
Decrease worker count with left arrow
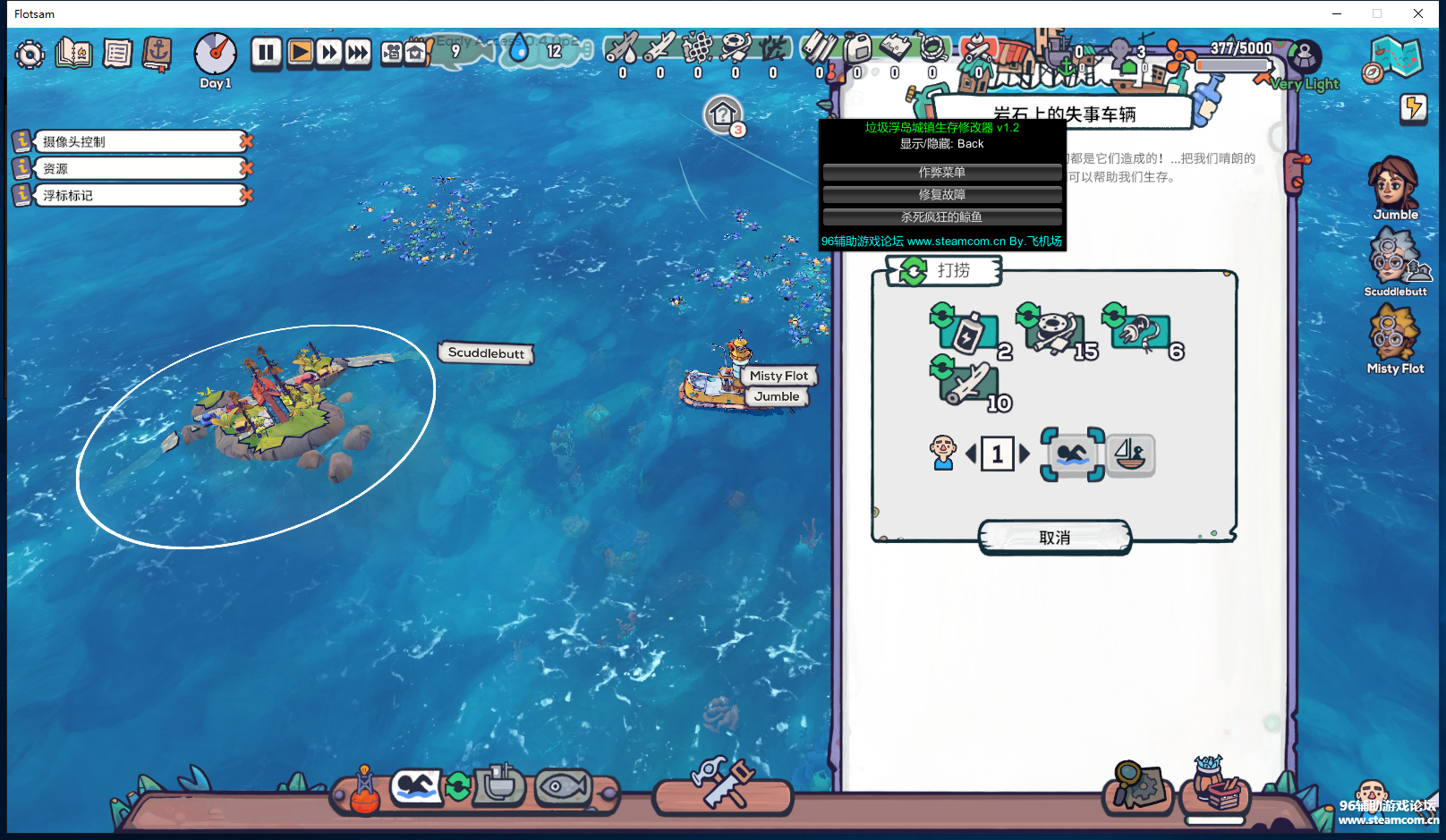(x=971, y=454)
